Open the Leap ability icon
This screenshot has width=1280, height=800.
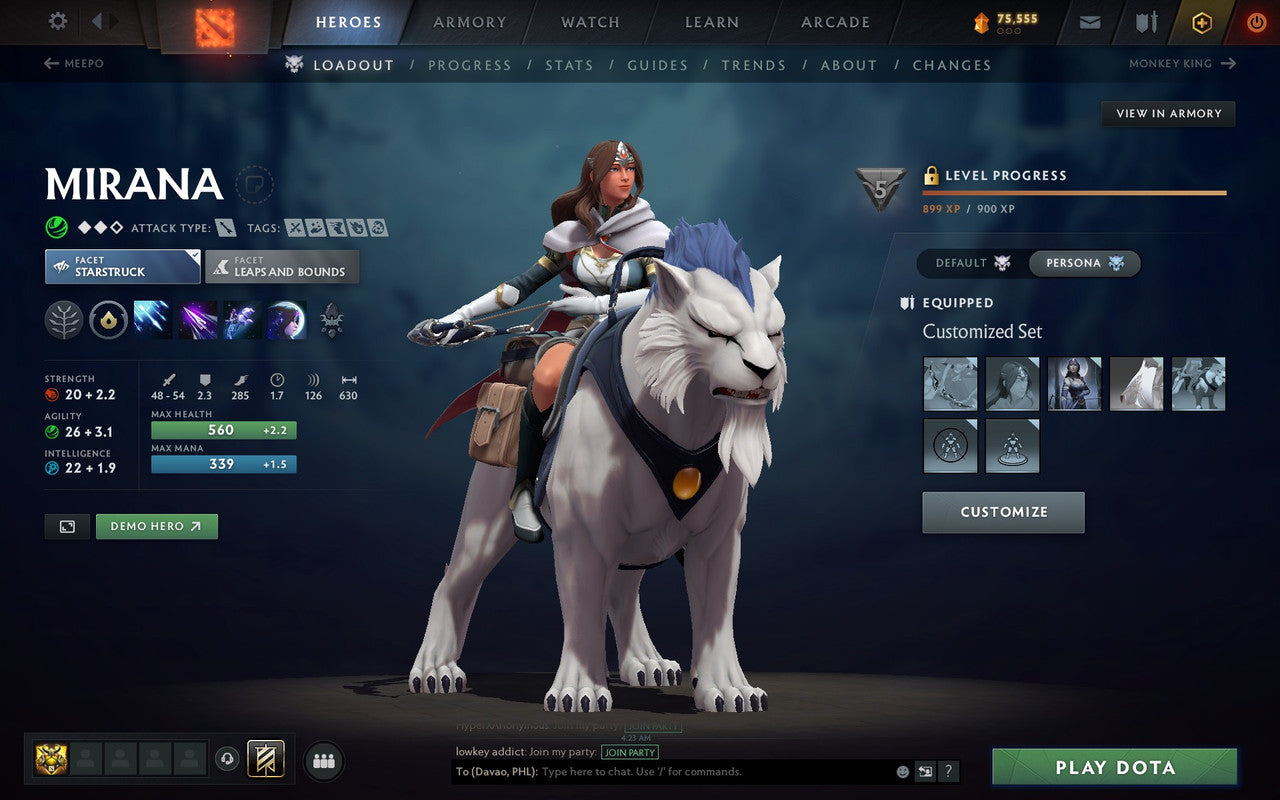point(242,318)
